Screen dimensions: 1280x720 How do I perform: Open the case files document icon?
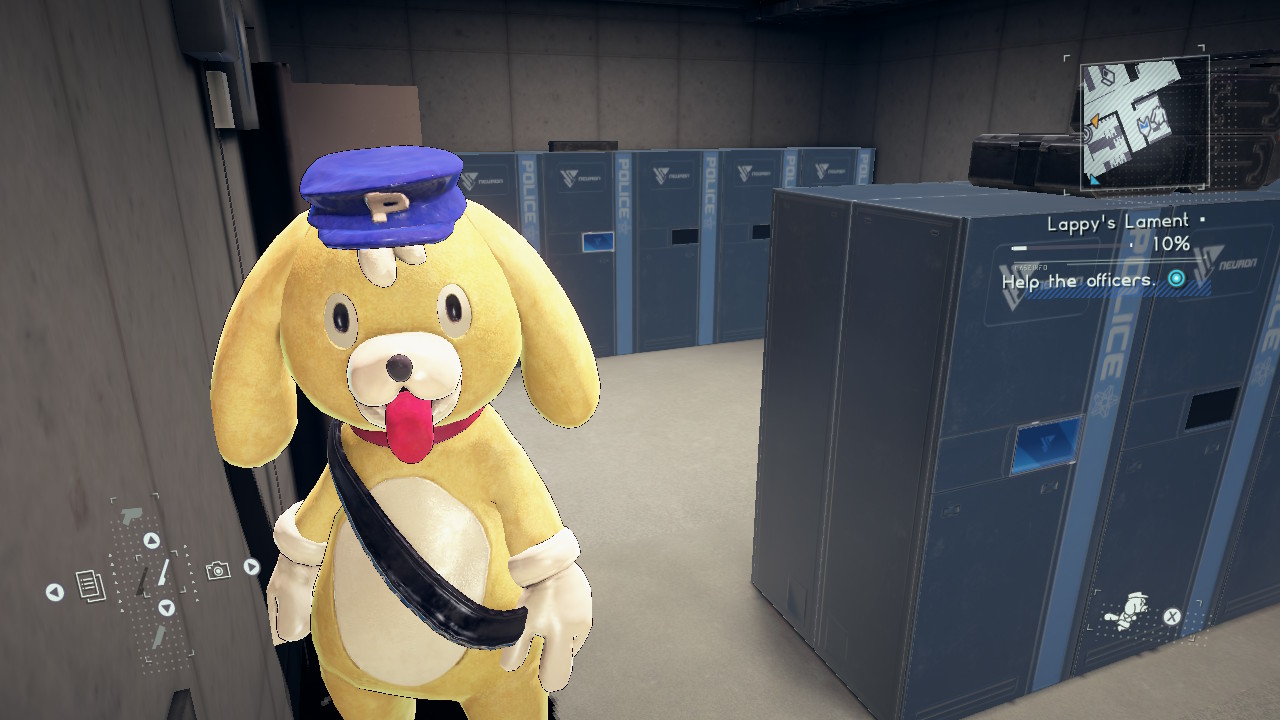tap(91, 586)
